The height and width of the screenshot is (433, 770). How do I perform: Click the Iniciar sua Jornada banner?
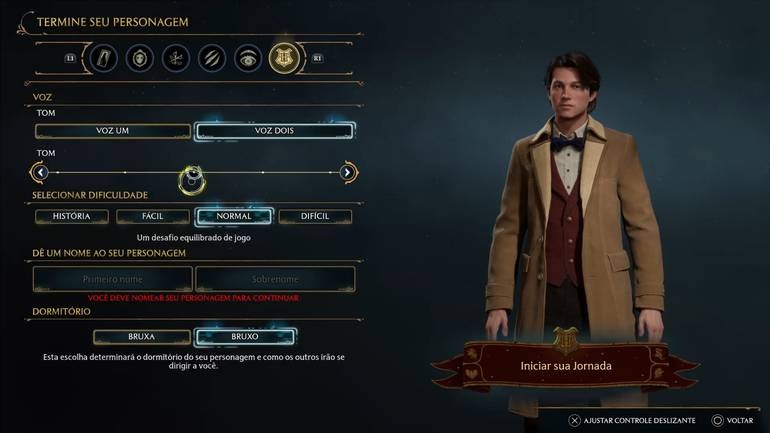click(x=566, y=366)
